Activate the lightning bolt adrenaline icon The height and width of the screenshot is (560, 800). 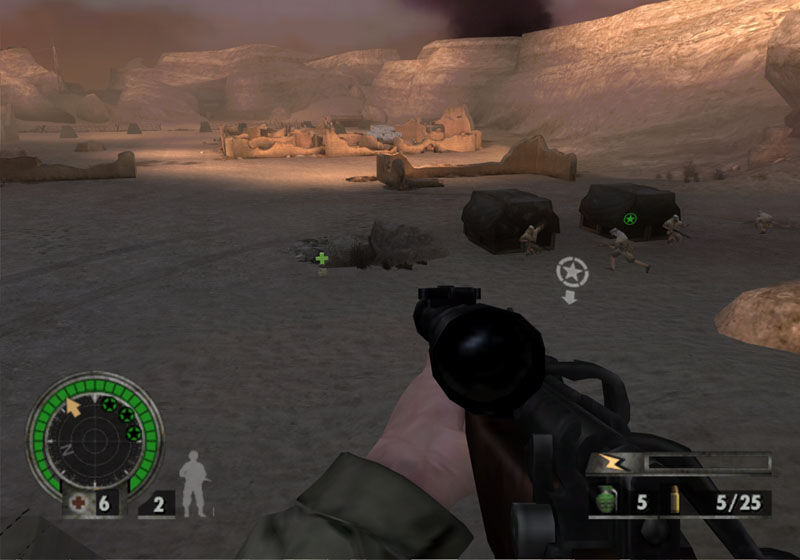[609, 463]
